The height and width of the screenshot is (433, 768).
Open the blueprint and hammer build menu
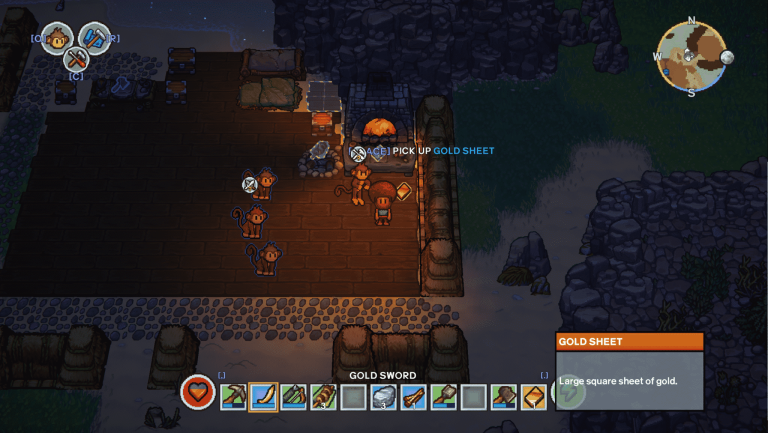pos(95,39)
